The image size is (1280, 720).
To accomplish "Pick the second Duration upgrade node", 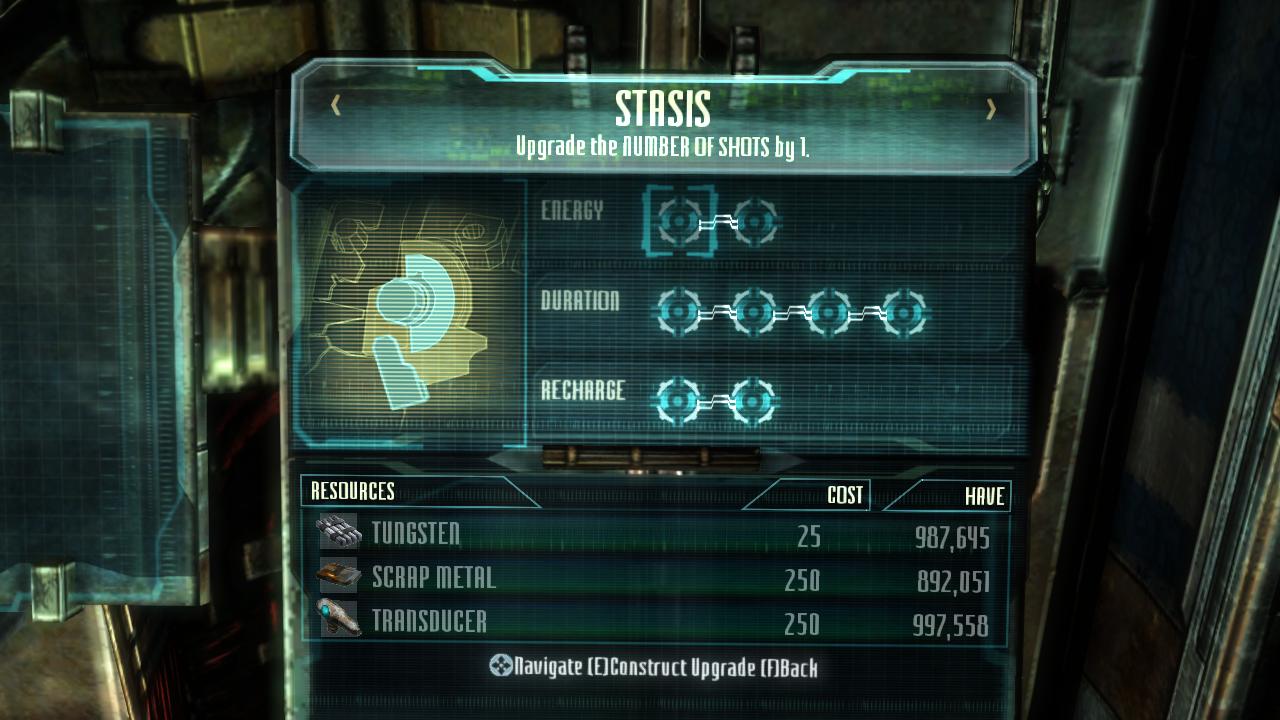I will pyautogui.click(x=755, y=313).
